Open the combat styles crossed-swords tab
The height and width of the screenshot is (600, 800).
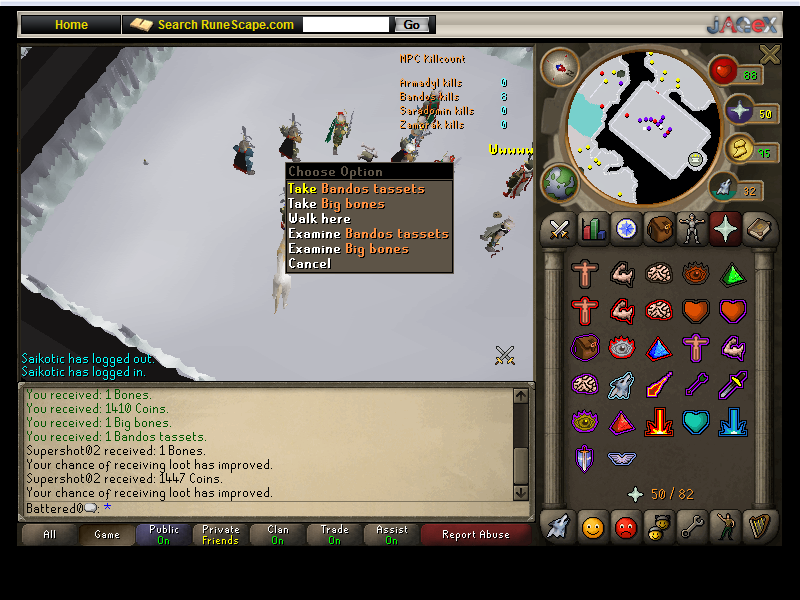coord(558,230)
